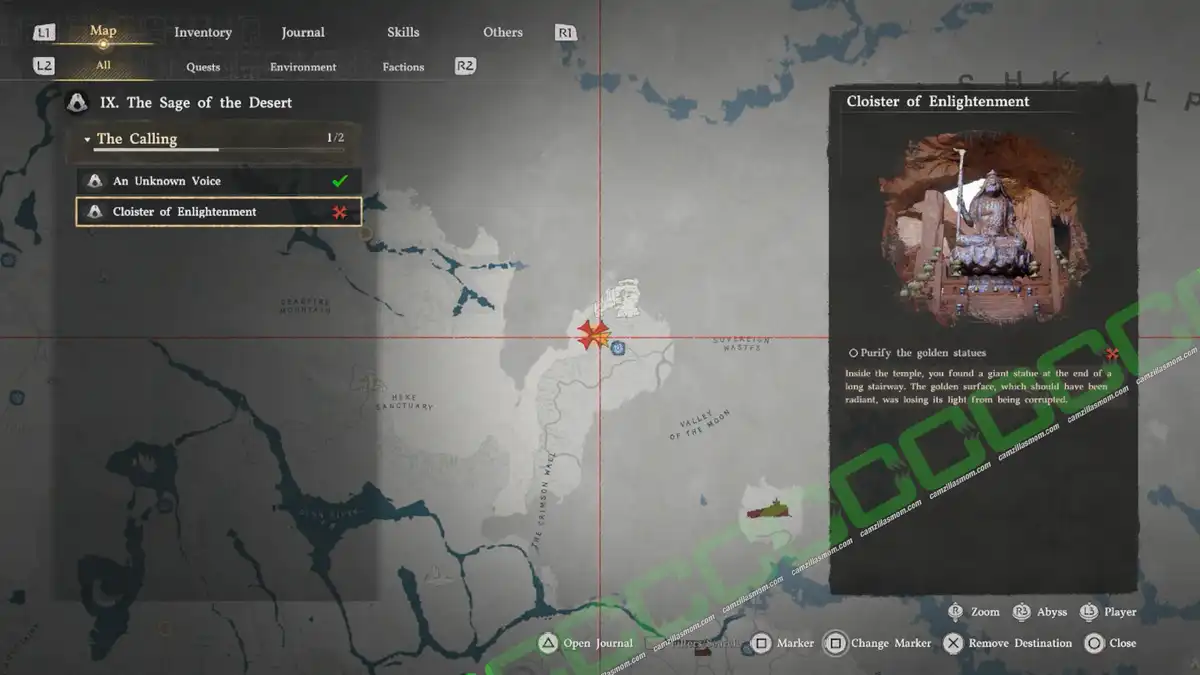The height and width of the screenshot is (675, 1200).
Task: Click the Map tab
Action: point(103,31)
